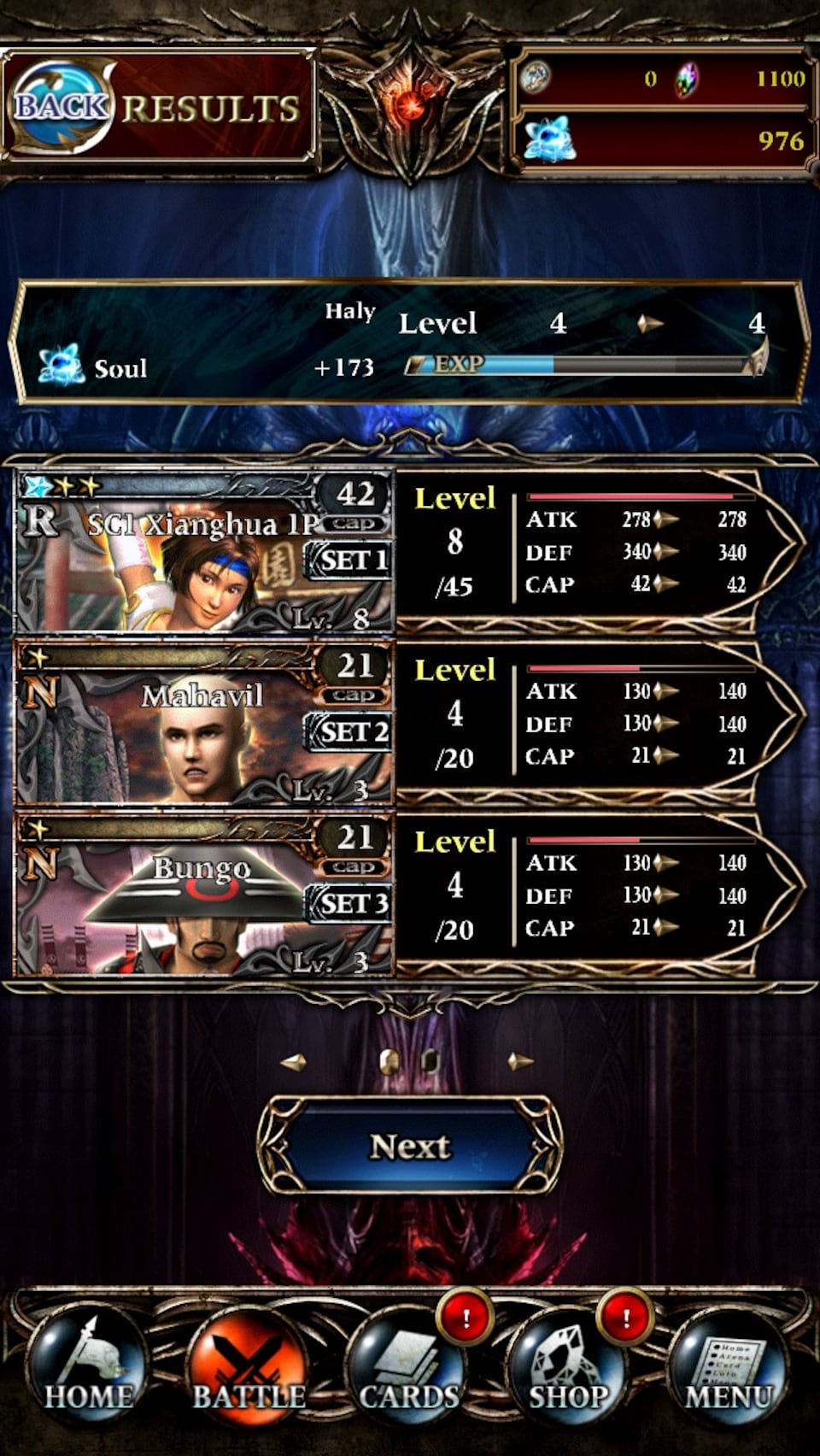Show previous results page with left arrow
The image size is (820, 1456).
[294, 1062]
